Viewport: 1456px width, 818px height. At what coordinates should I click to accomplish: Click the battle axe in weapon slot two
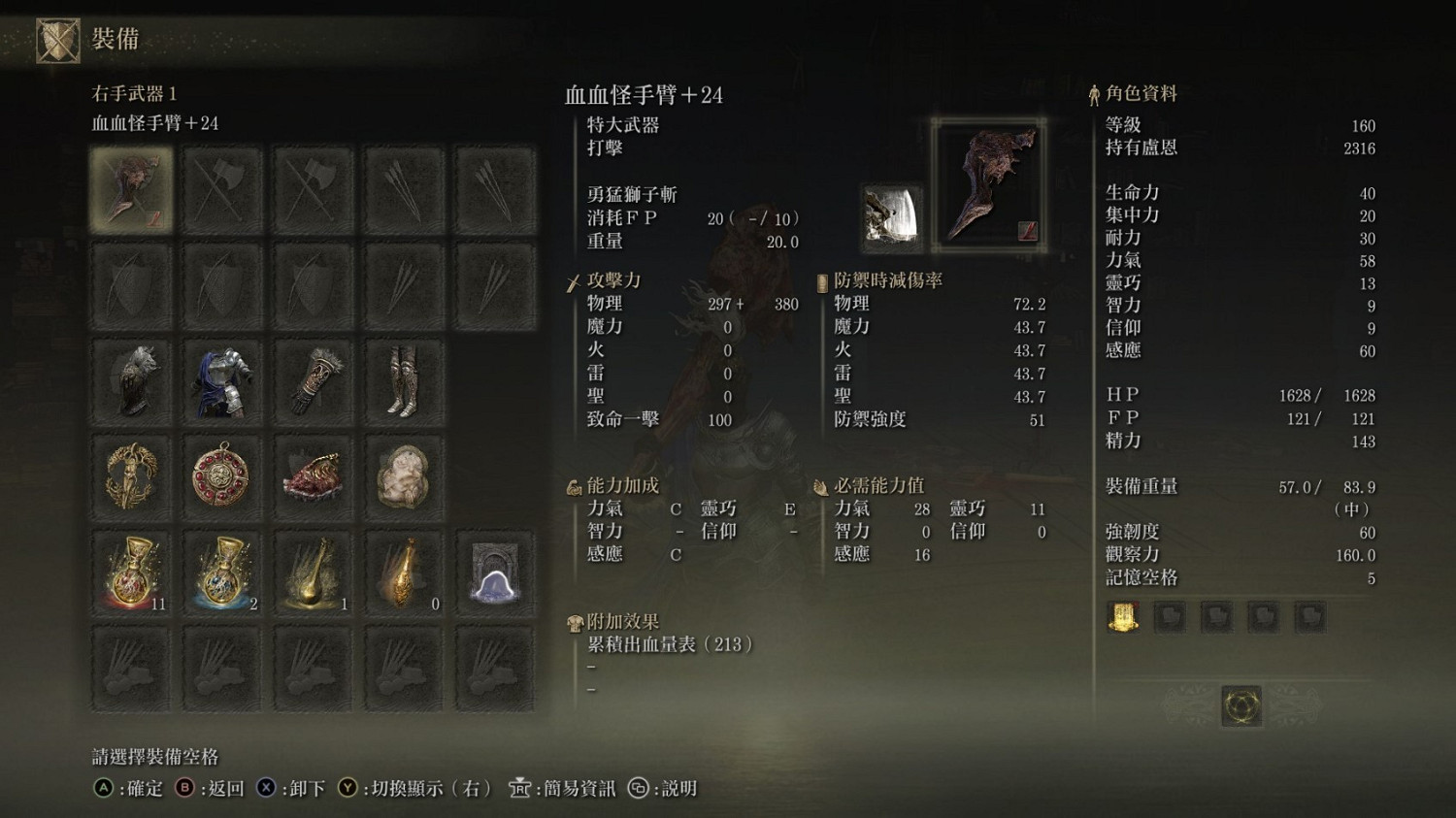(x=221, y=187)
